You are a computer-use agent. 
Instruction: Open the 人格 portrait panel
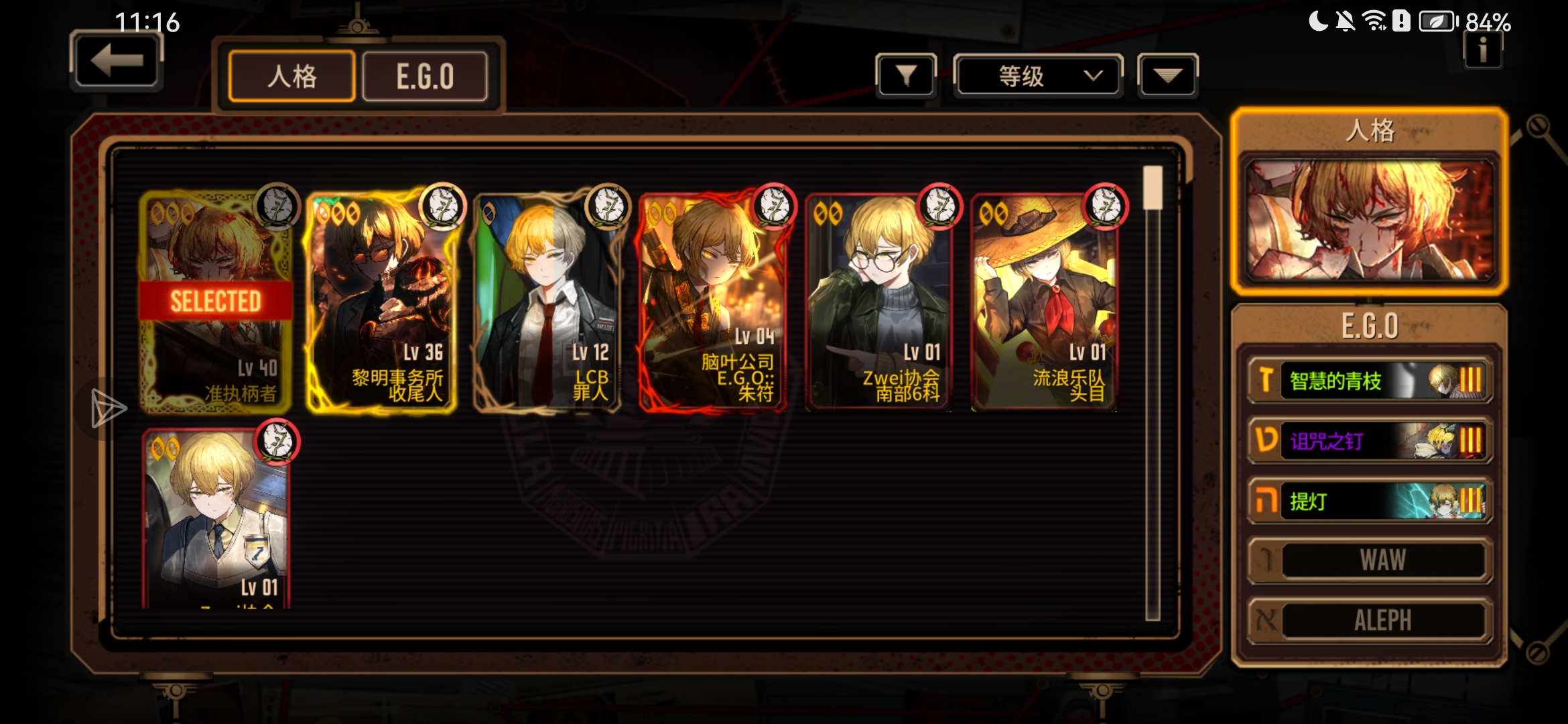pos(1369,219)
